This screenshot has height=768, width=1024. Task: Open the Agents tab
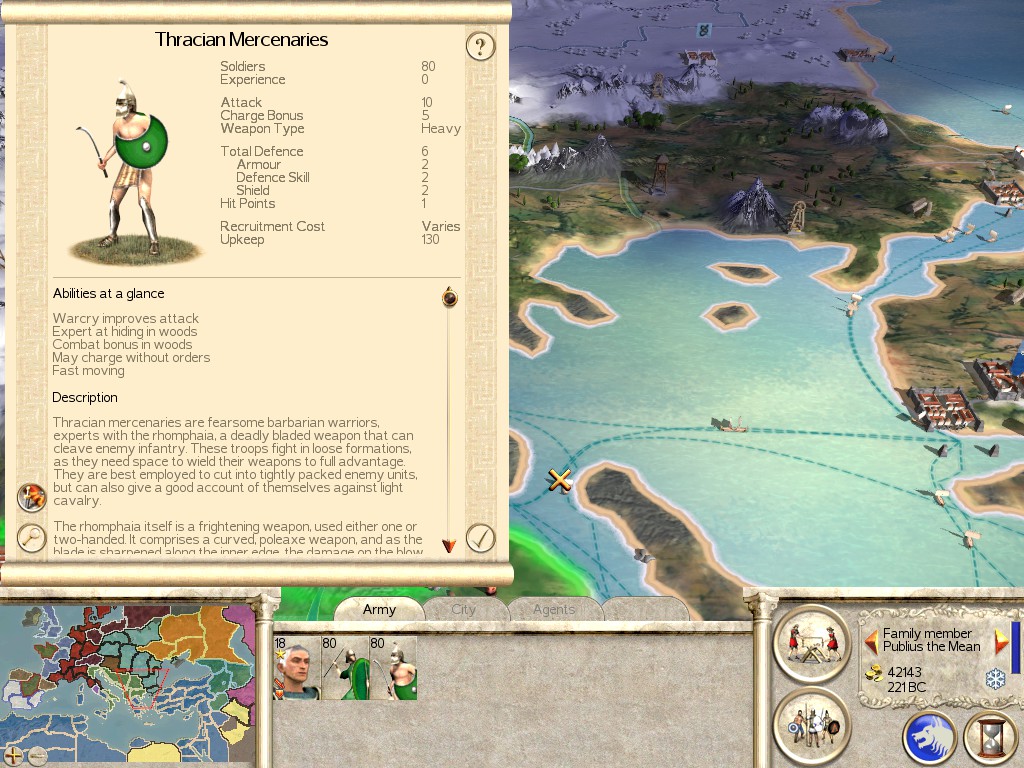553,609
